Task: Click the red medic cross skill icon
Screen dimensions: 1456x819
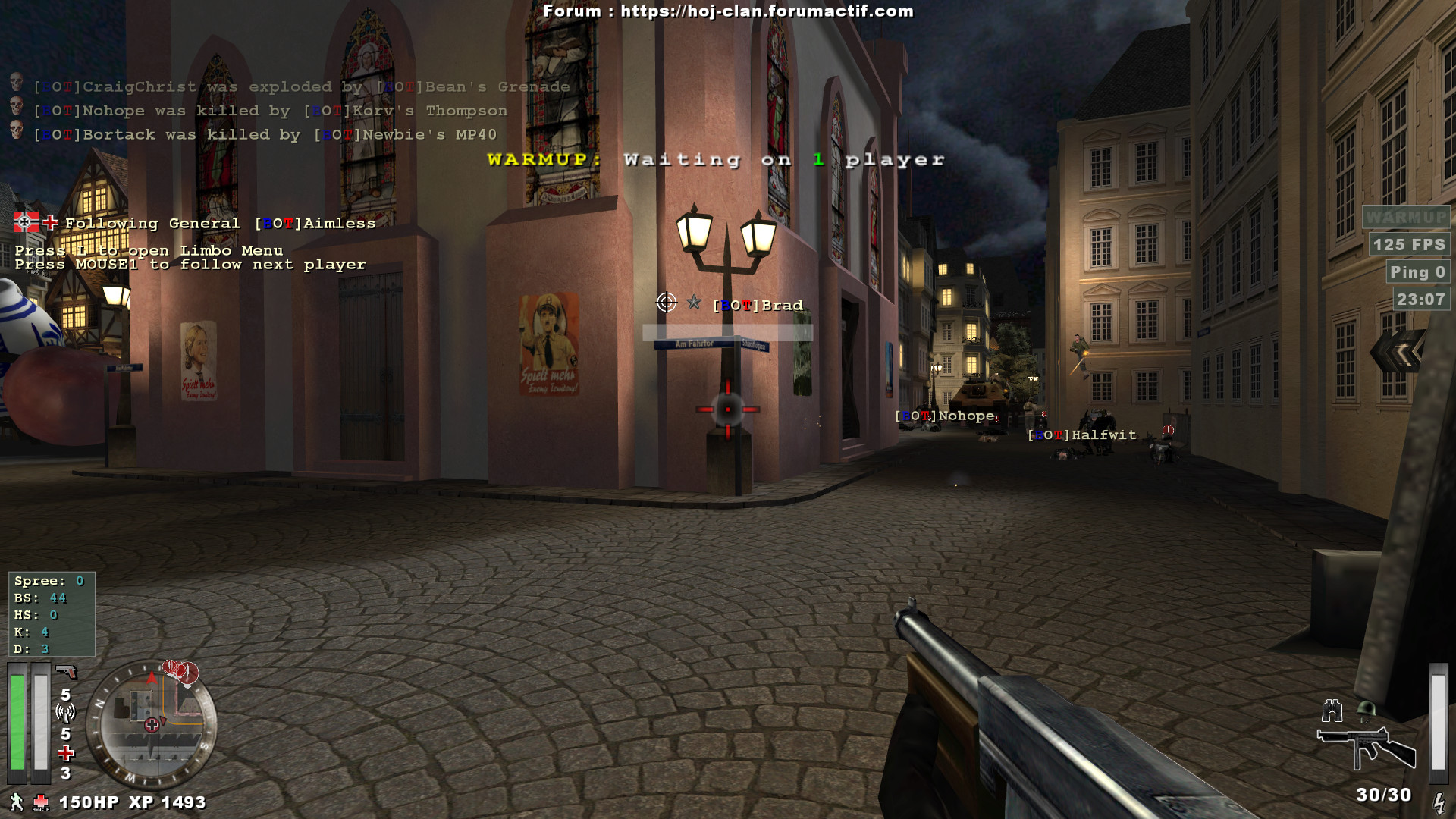Action: click(66, 753)
